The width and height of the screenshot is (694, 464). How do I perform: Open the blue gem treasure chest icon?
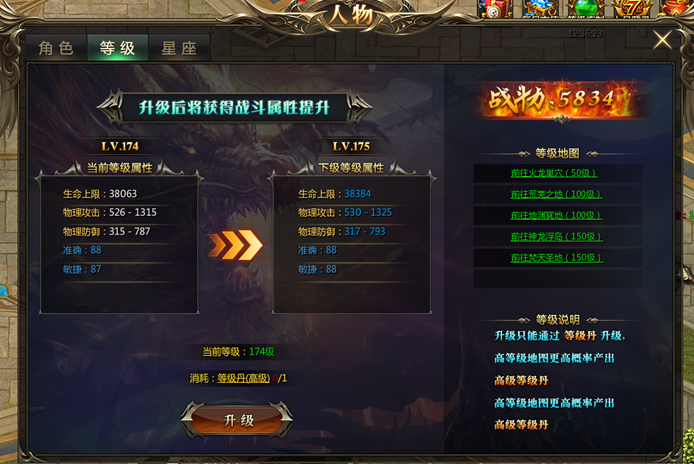(x=540, y=9)
